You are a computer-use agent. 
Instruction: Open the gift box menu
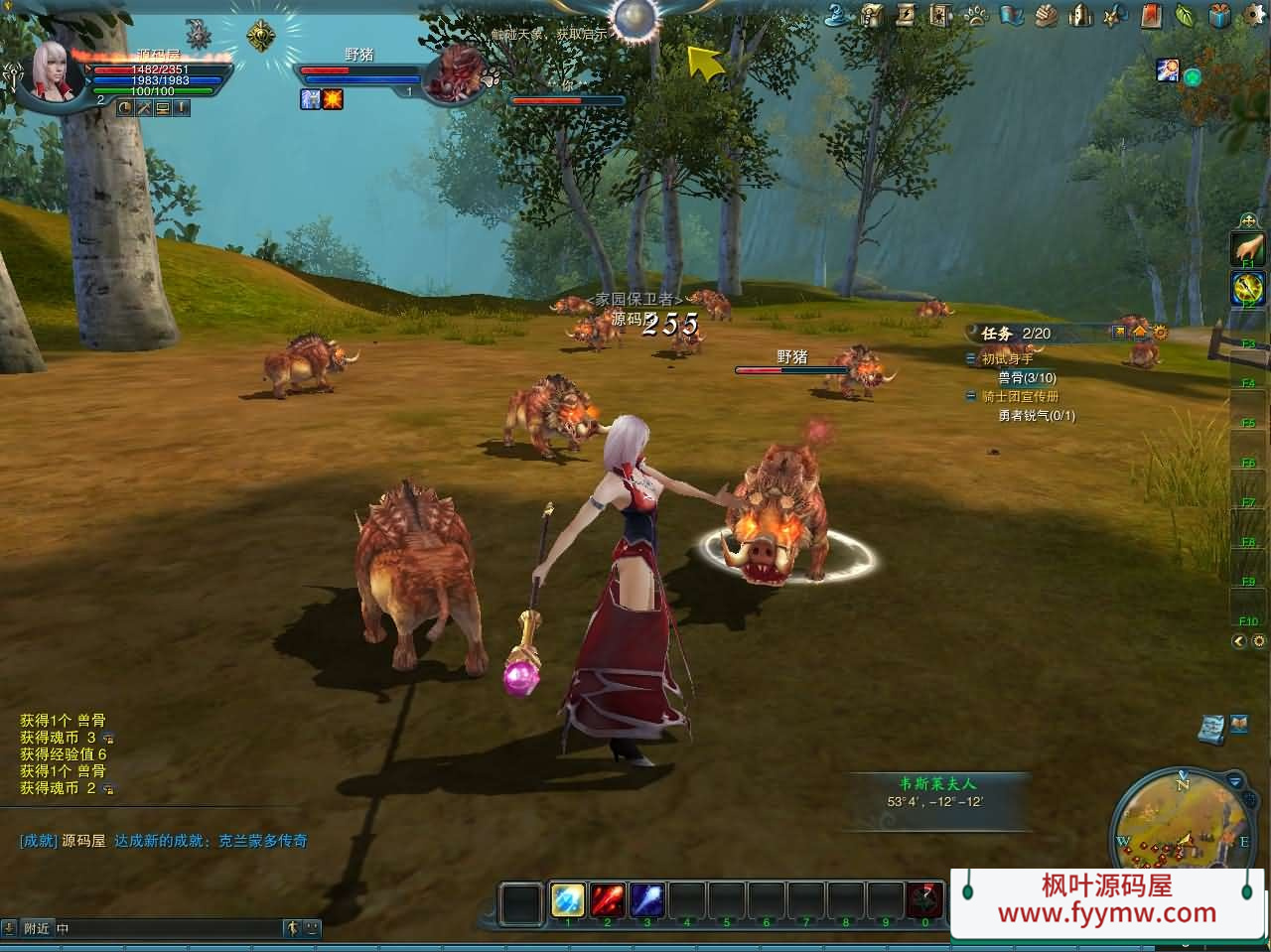tap(1219, 15)
